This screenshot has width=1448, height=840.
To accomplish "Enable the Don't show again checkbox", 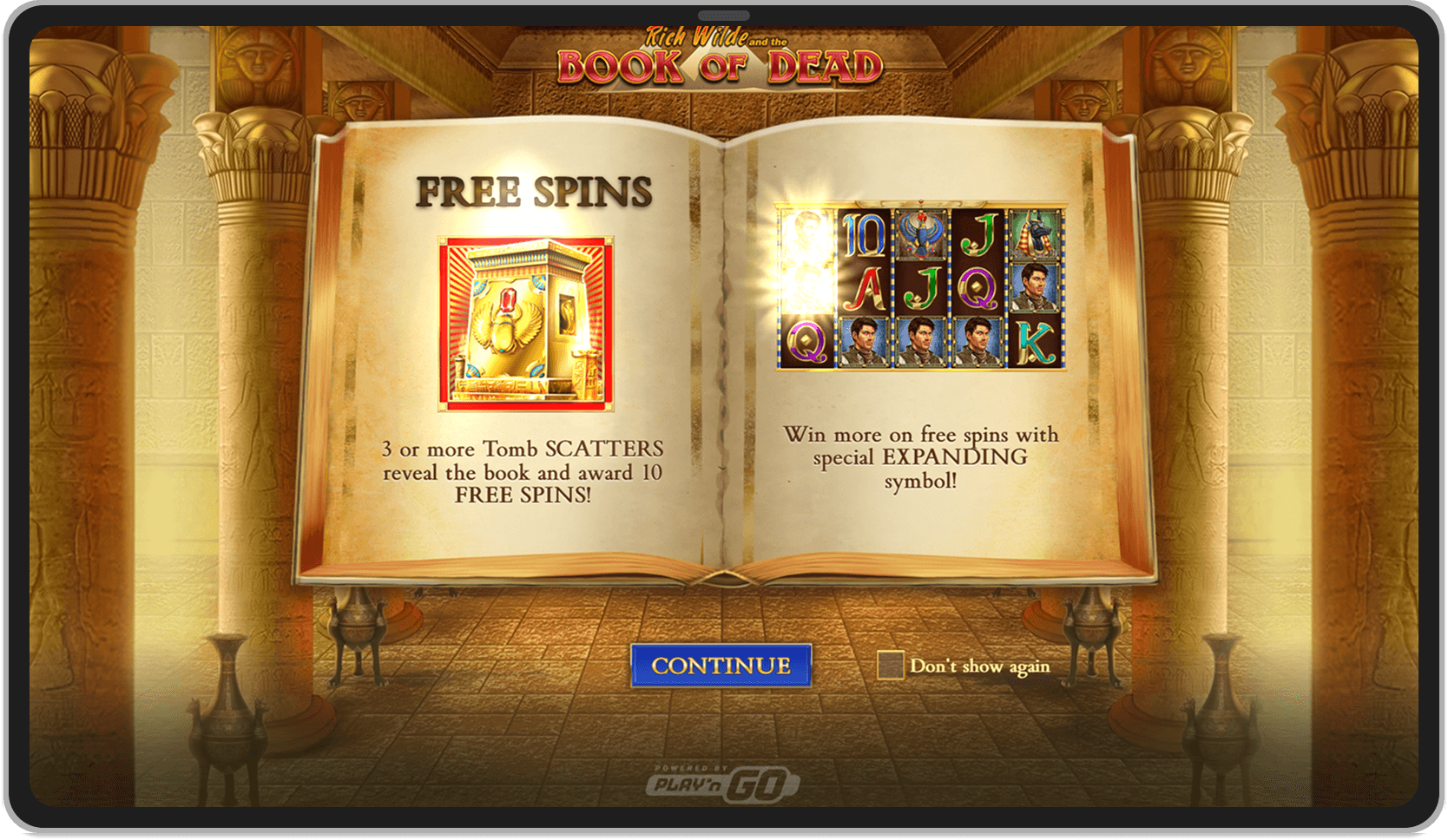I will pyautogui.click(x=891, y=664).
